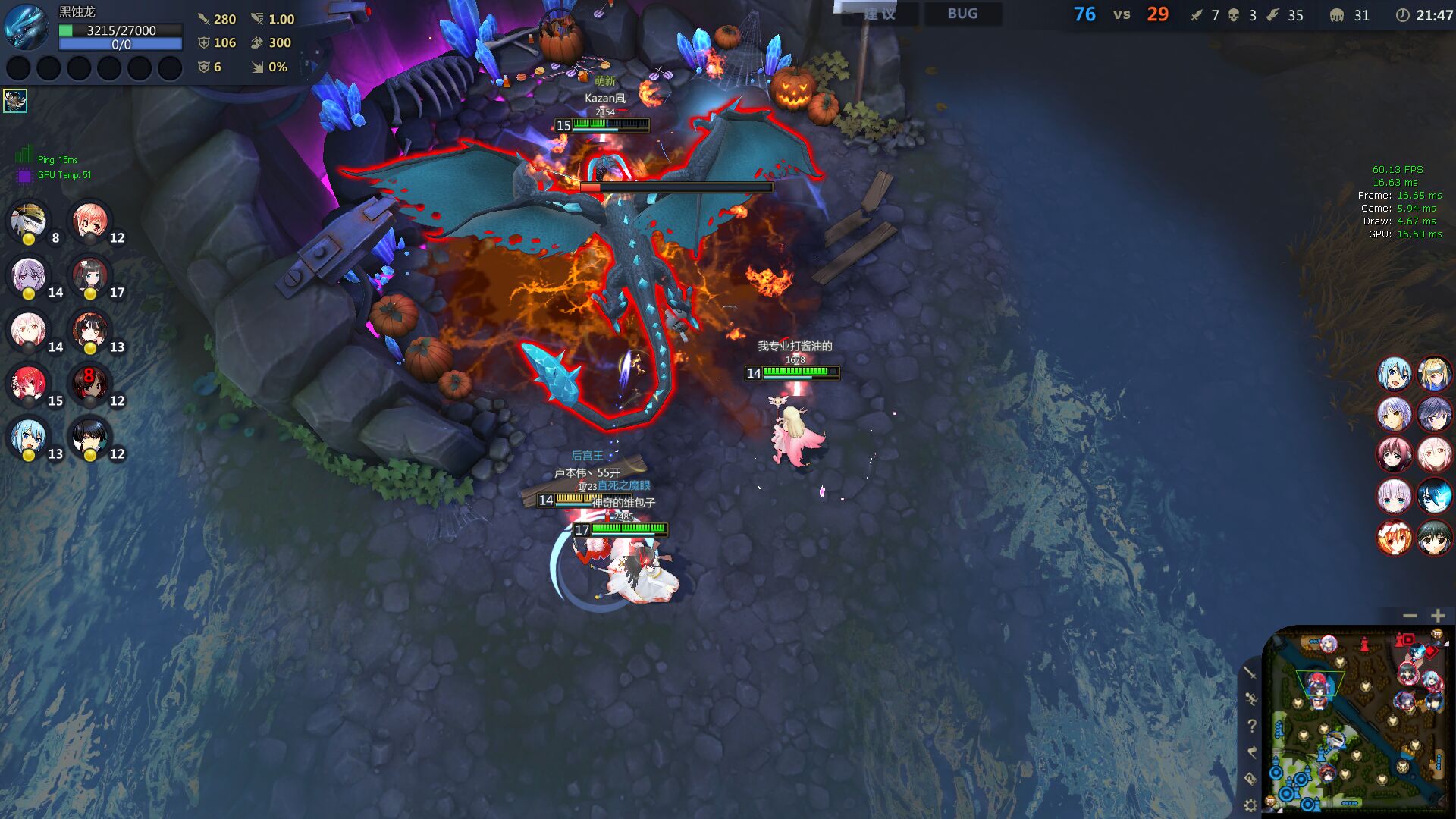This screenshot has width=1456, height=819.
Task: Open the gear settings icon
Action: [x=1250, y=805]
